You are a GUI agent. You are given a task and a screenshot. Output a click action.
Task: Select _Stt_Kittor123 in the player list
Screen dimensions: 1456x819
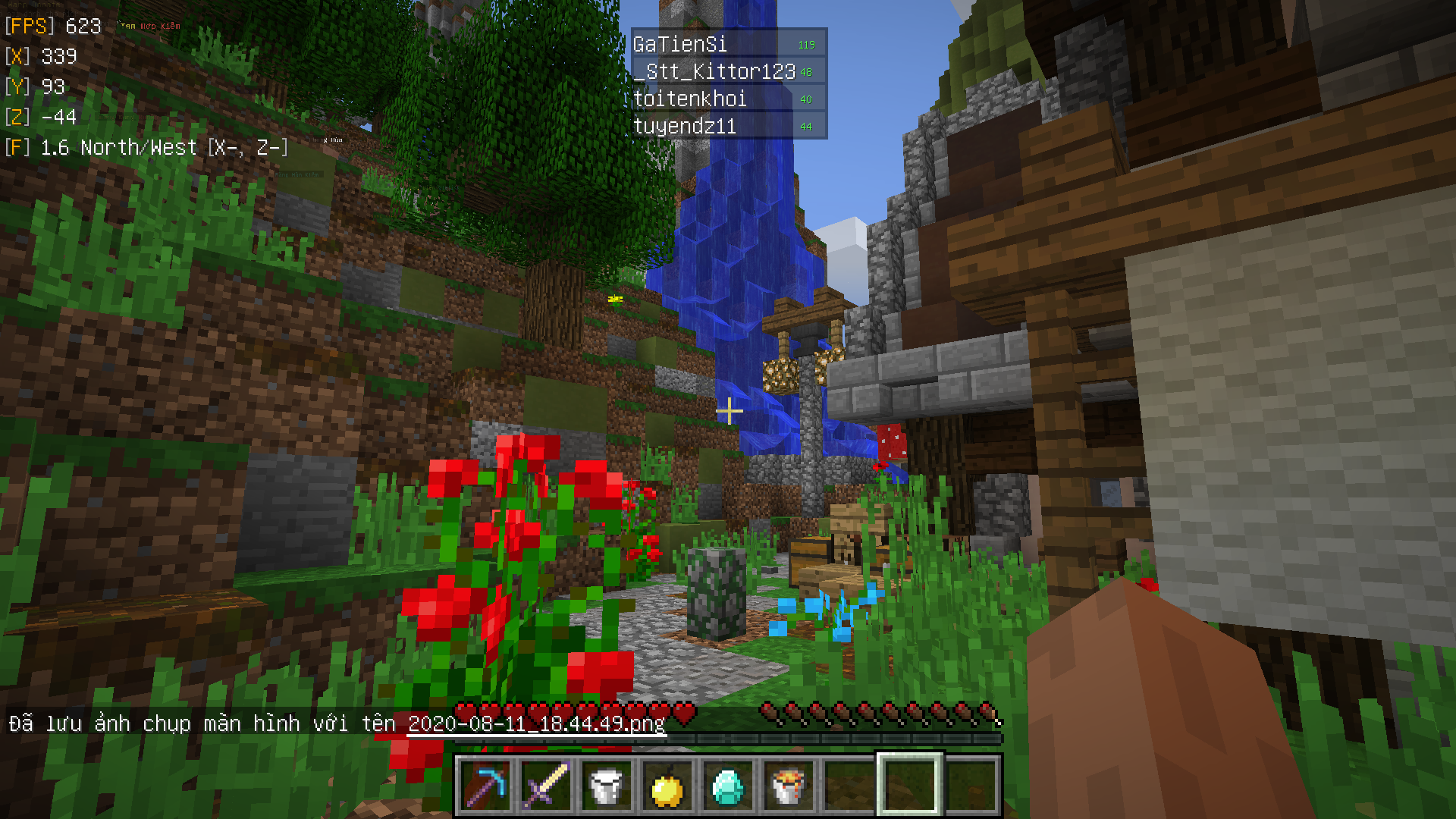(x=714, y=72)
